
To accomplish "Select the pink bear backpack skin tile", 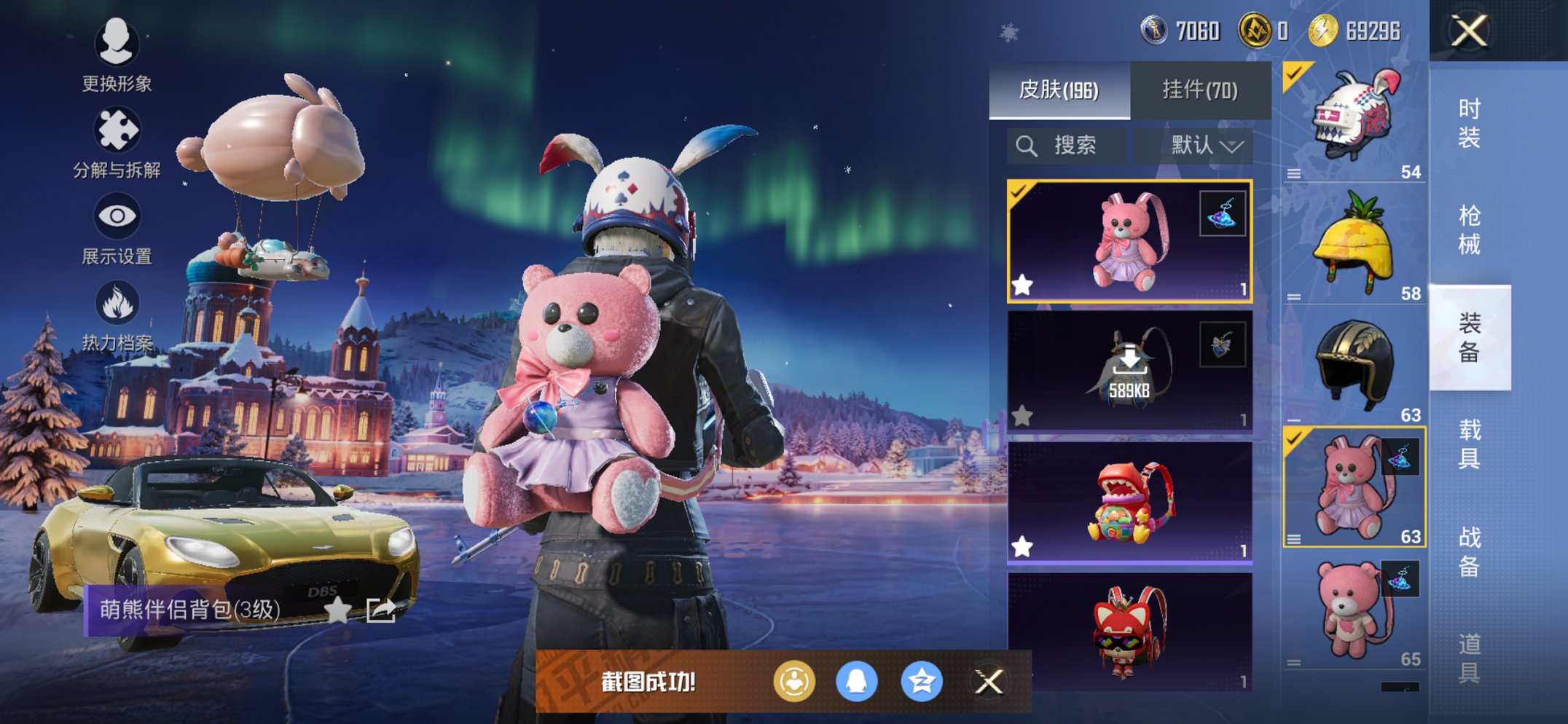I will point(1129,241).
